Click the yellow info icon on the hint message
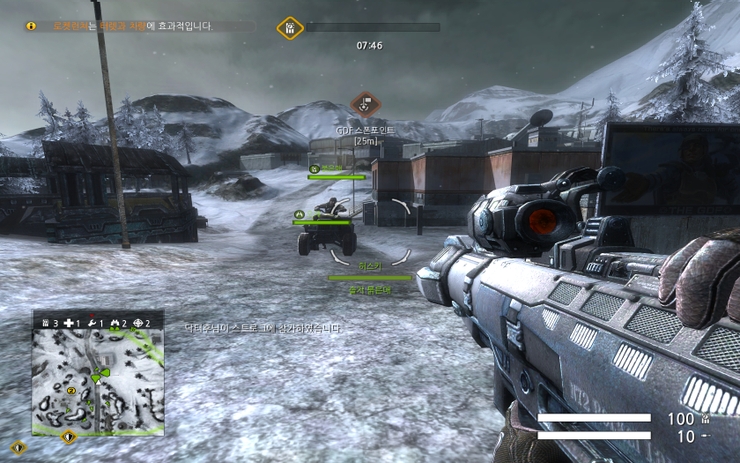This screenshot has height=463, width=740. pos(31,26)
